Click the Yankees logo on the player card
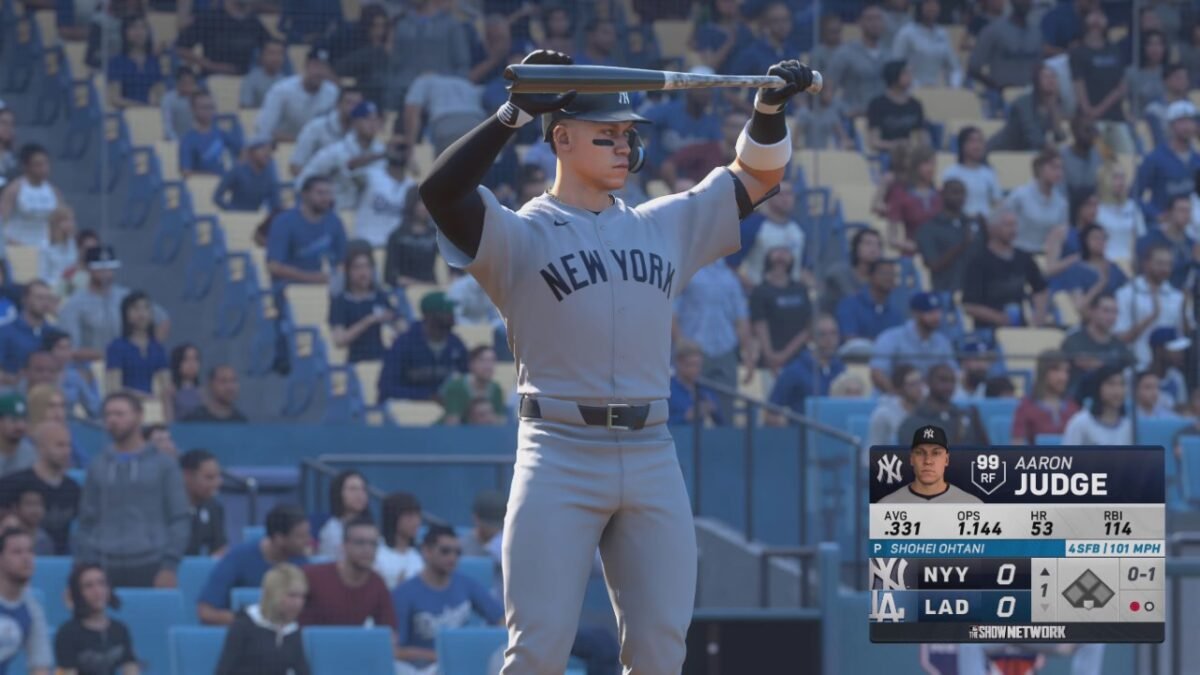1200x675 pixels. tap(889, 469)
